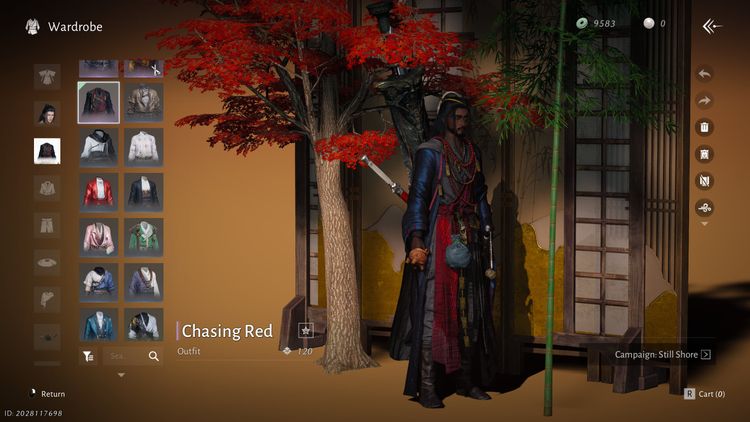Pick the green robe outfit
This screenshot has width=750, height=422.
pyautogui.click(x=144, y=236)
